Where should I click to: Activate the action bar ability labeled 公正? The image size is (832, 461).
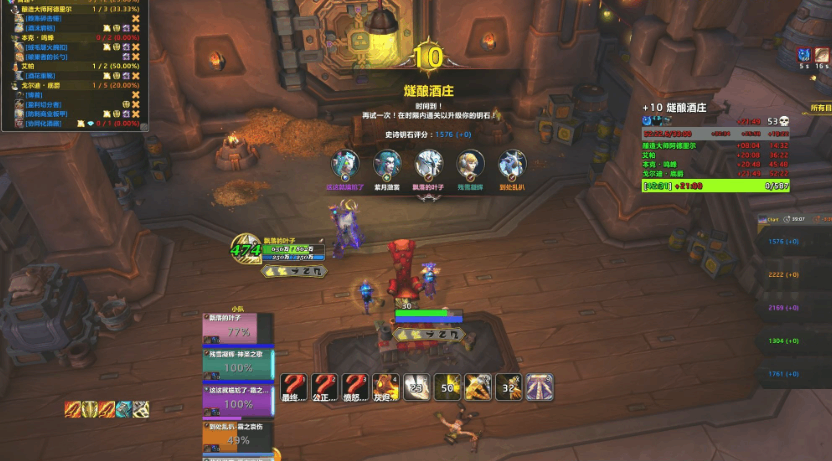coord(324,387)
